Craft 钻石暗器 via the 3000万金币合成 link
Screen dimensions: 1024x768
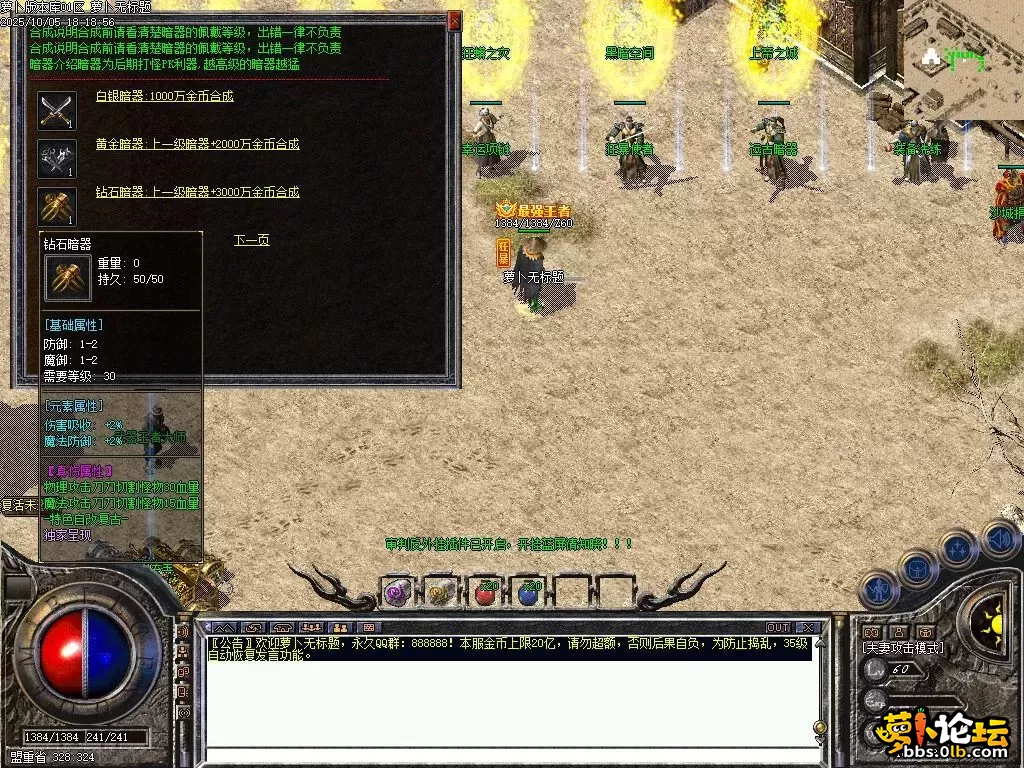pos(197,192)
